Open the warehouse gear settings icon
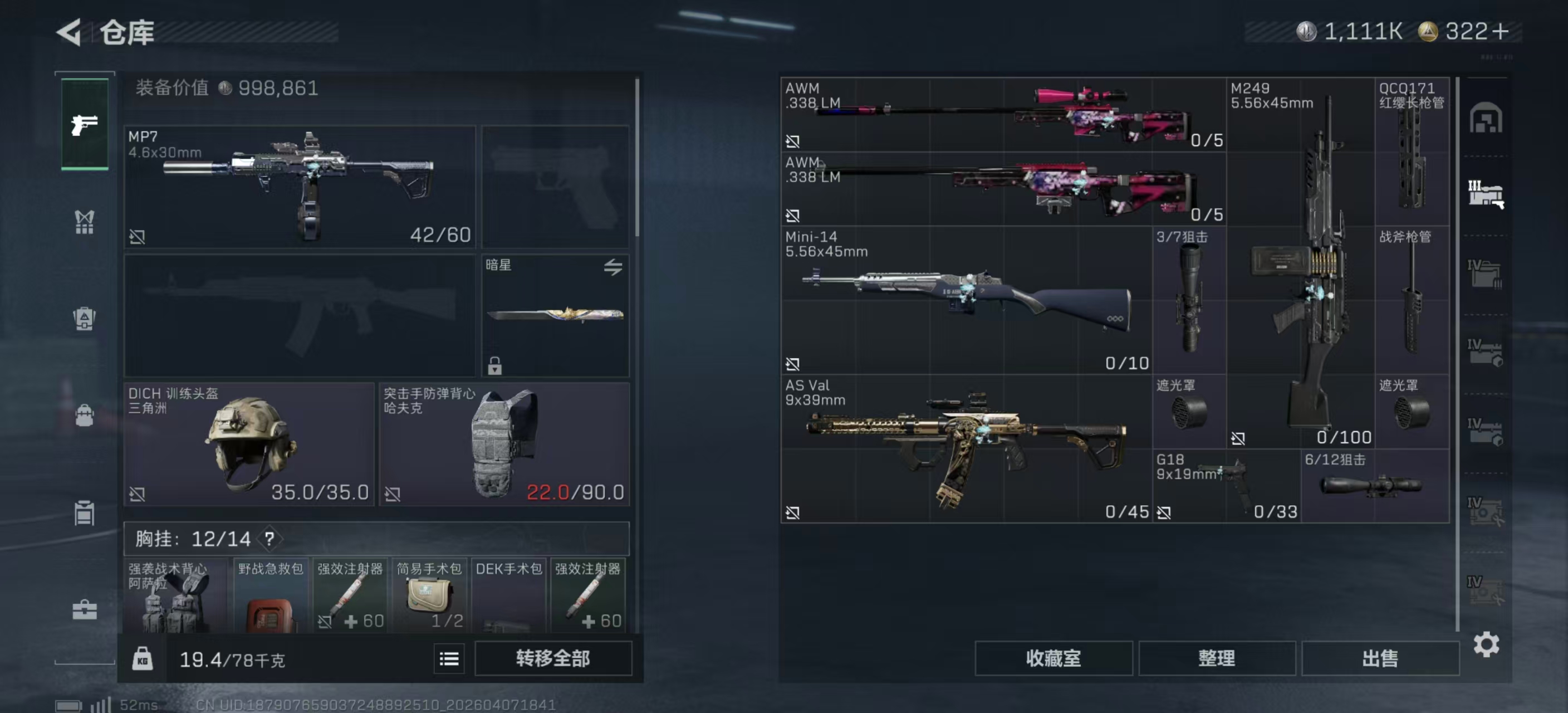 point(1486,644)
